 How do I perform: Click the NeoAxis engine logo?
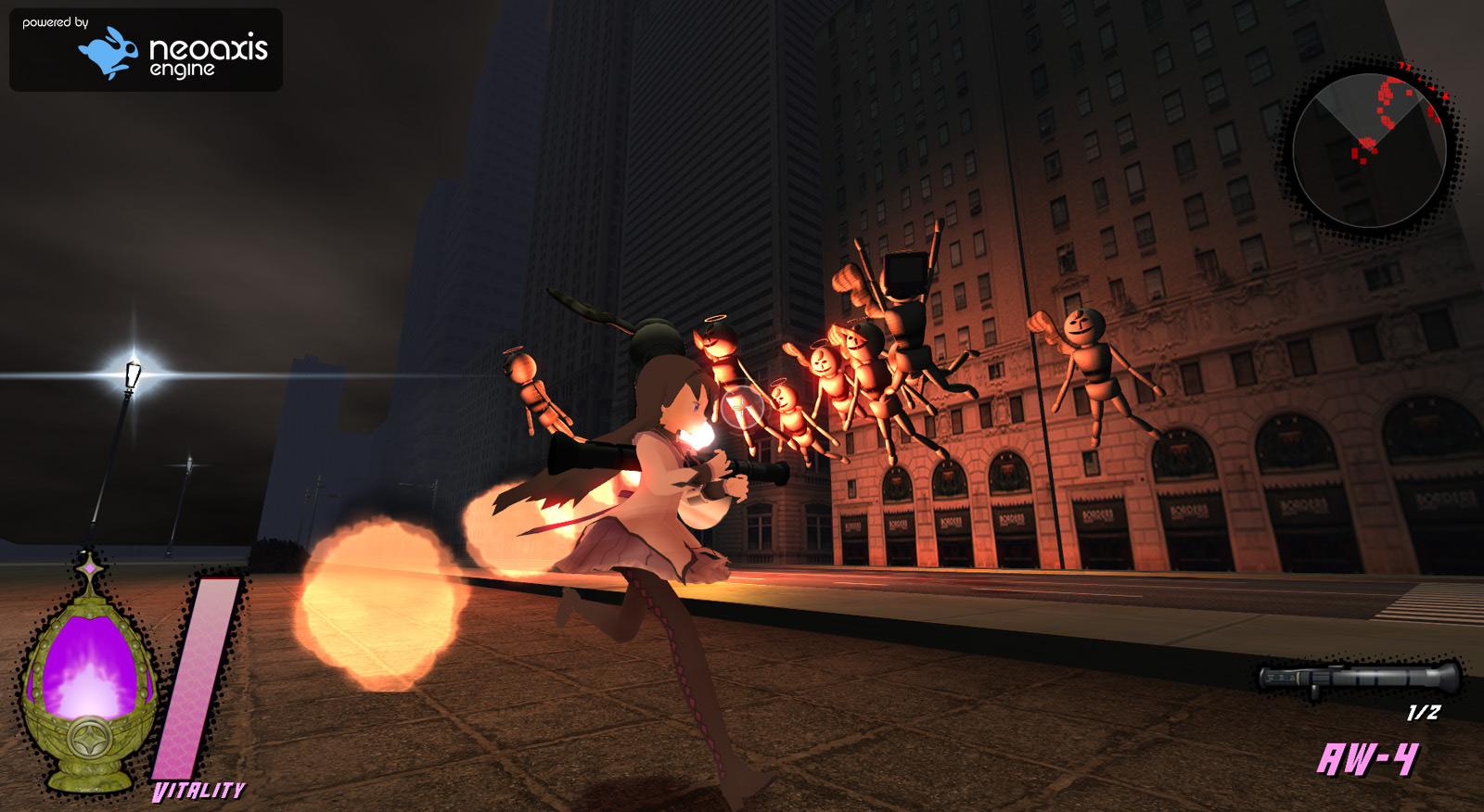pyautogui.click(x=147, y=50)
